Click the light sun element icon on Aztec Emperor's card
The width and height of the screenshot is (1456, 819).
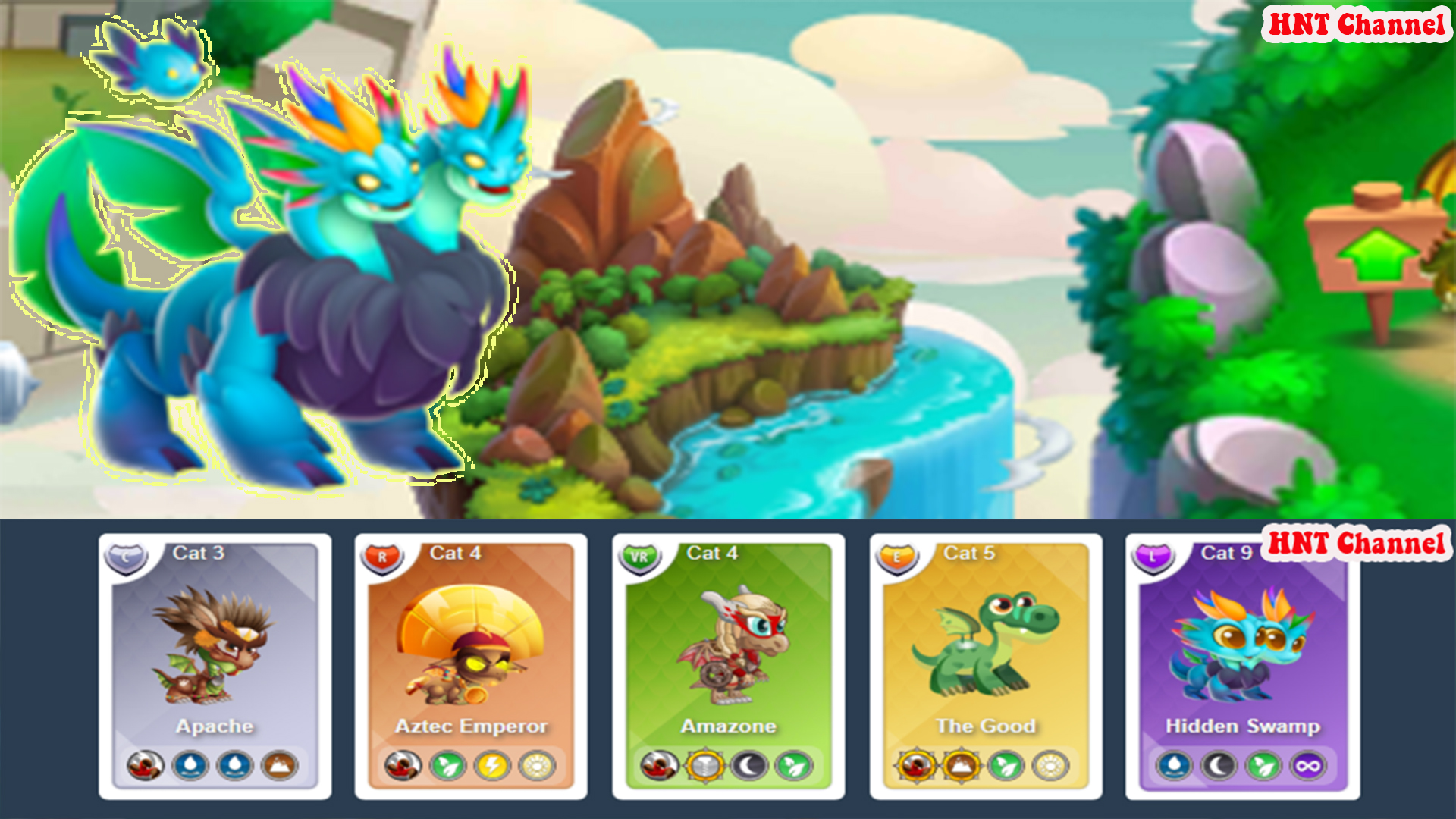coord(537,766)
